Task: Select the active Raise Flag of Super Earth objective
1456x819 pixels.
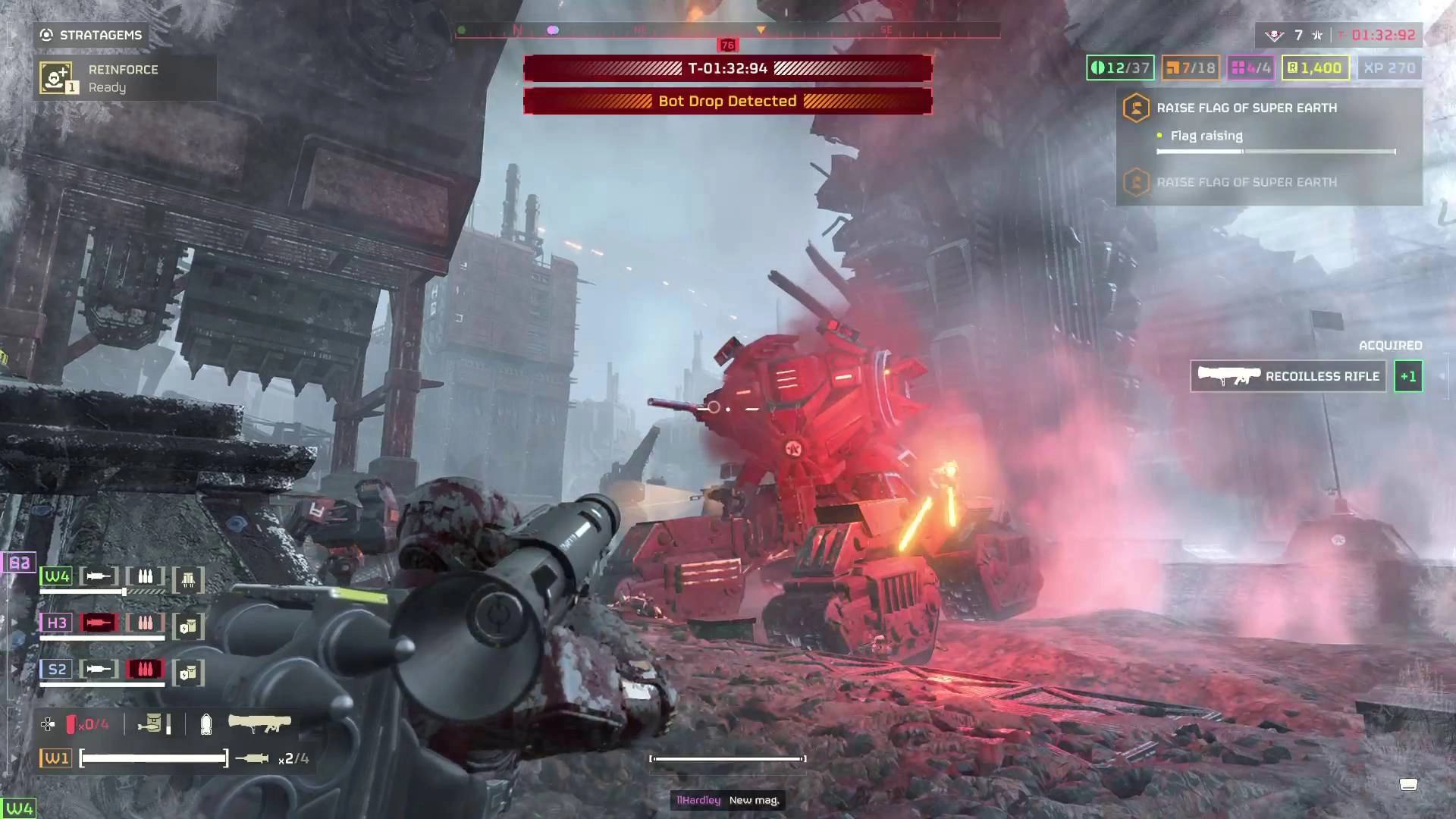Action: (1246, 108)
